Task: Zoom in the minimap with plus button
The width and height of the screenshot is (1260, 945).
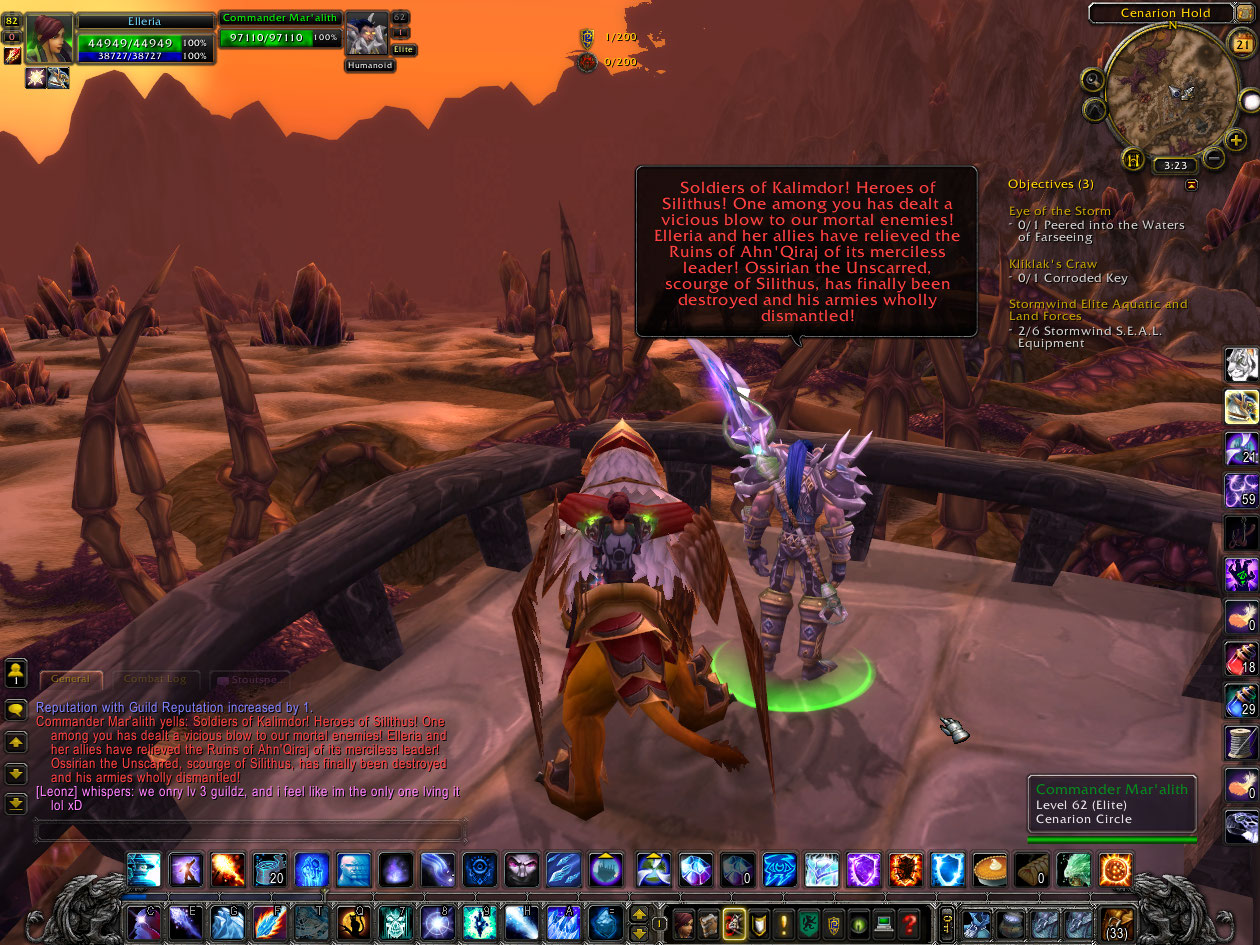Action: tap(1236, 140)
